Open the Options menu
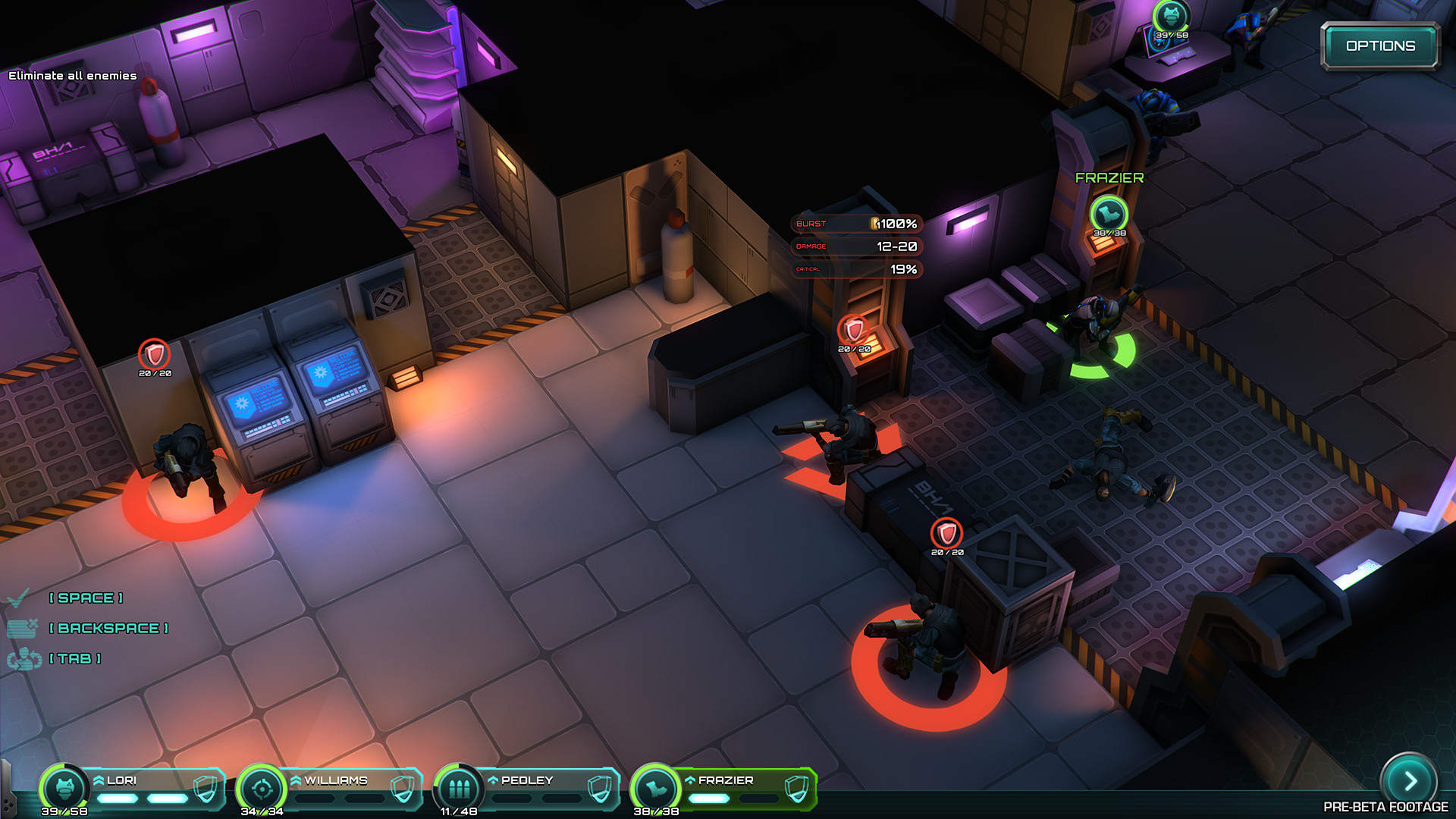This screenshot has width=1456, height=819. pos(1382,45)
